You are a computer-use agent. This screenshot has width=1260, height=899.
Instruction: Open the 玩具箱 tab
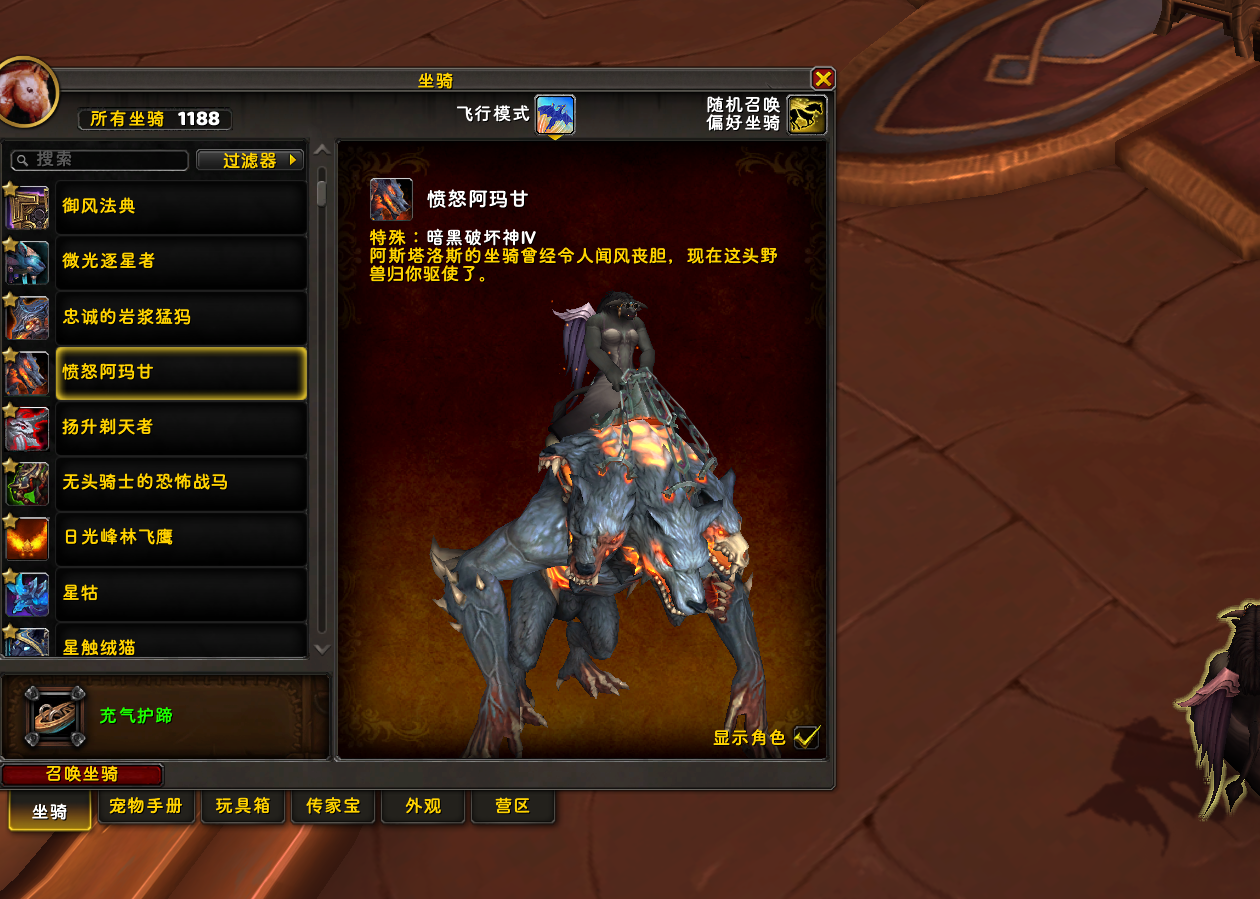click(243, 806)
